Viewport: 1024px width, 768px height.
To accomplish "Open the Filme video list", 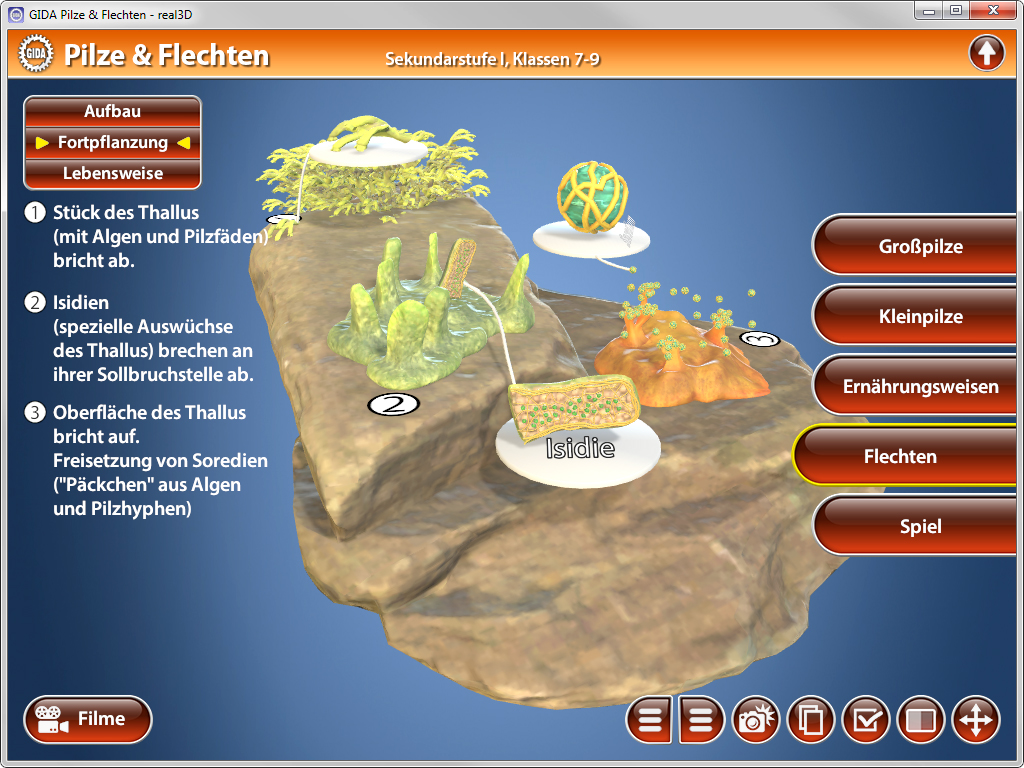I will (x=88, y=719).
